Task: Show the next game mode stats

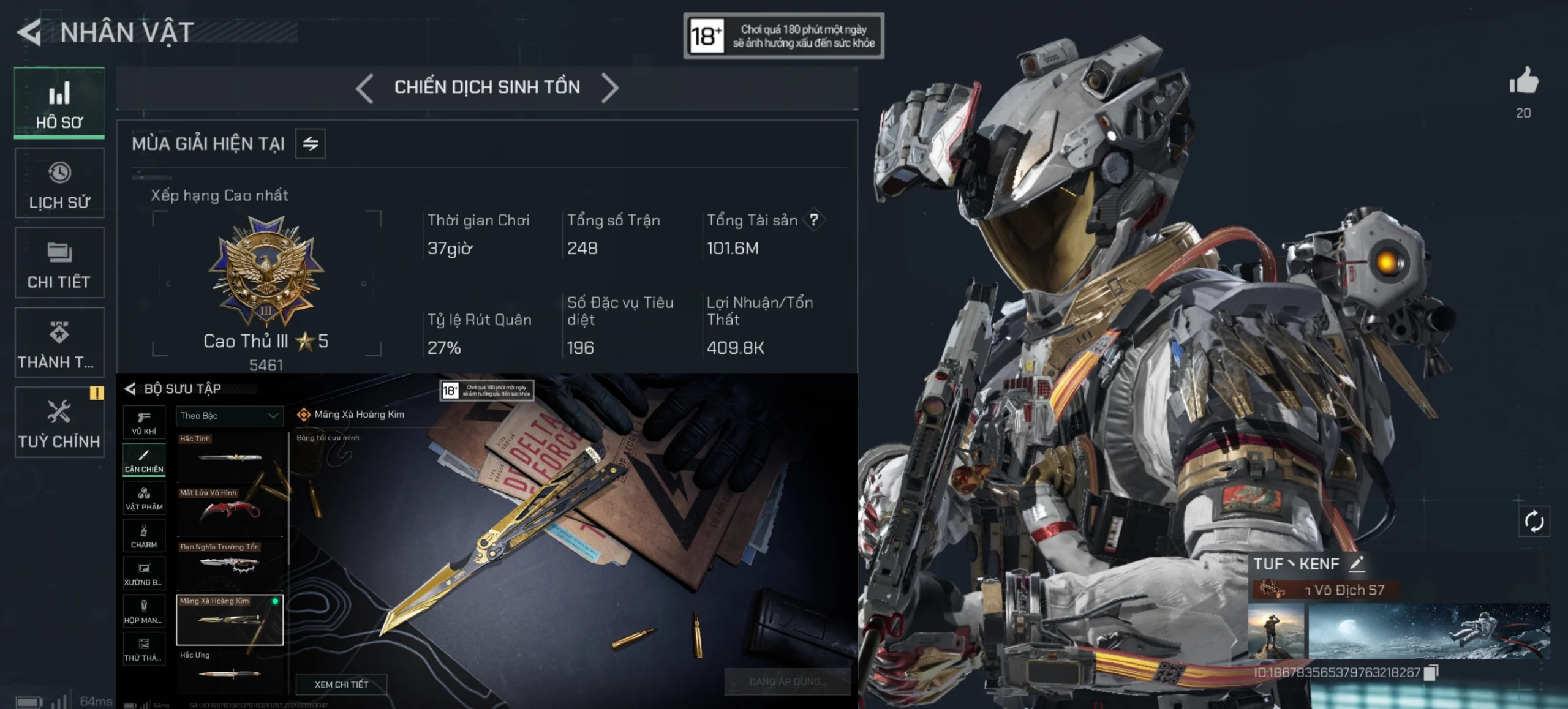Action: 610,88
